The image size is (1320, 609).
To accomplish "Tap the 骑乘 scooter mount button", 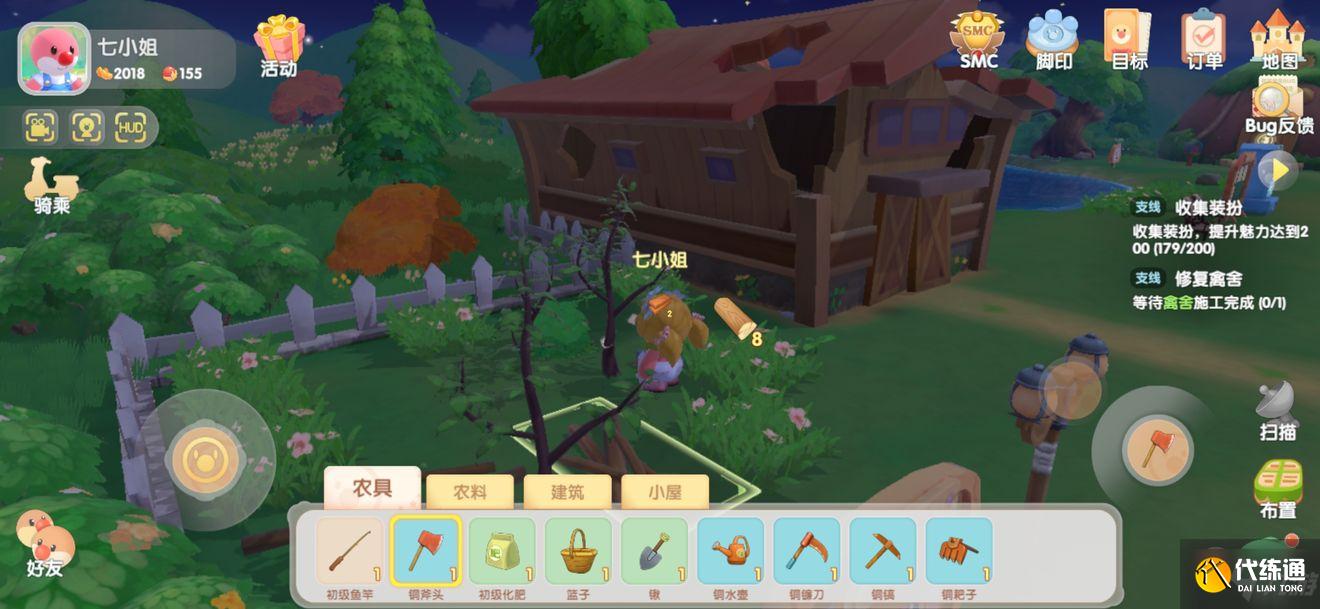I will point(51,183).
